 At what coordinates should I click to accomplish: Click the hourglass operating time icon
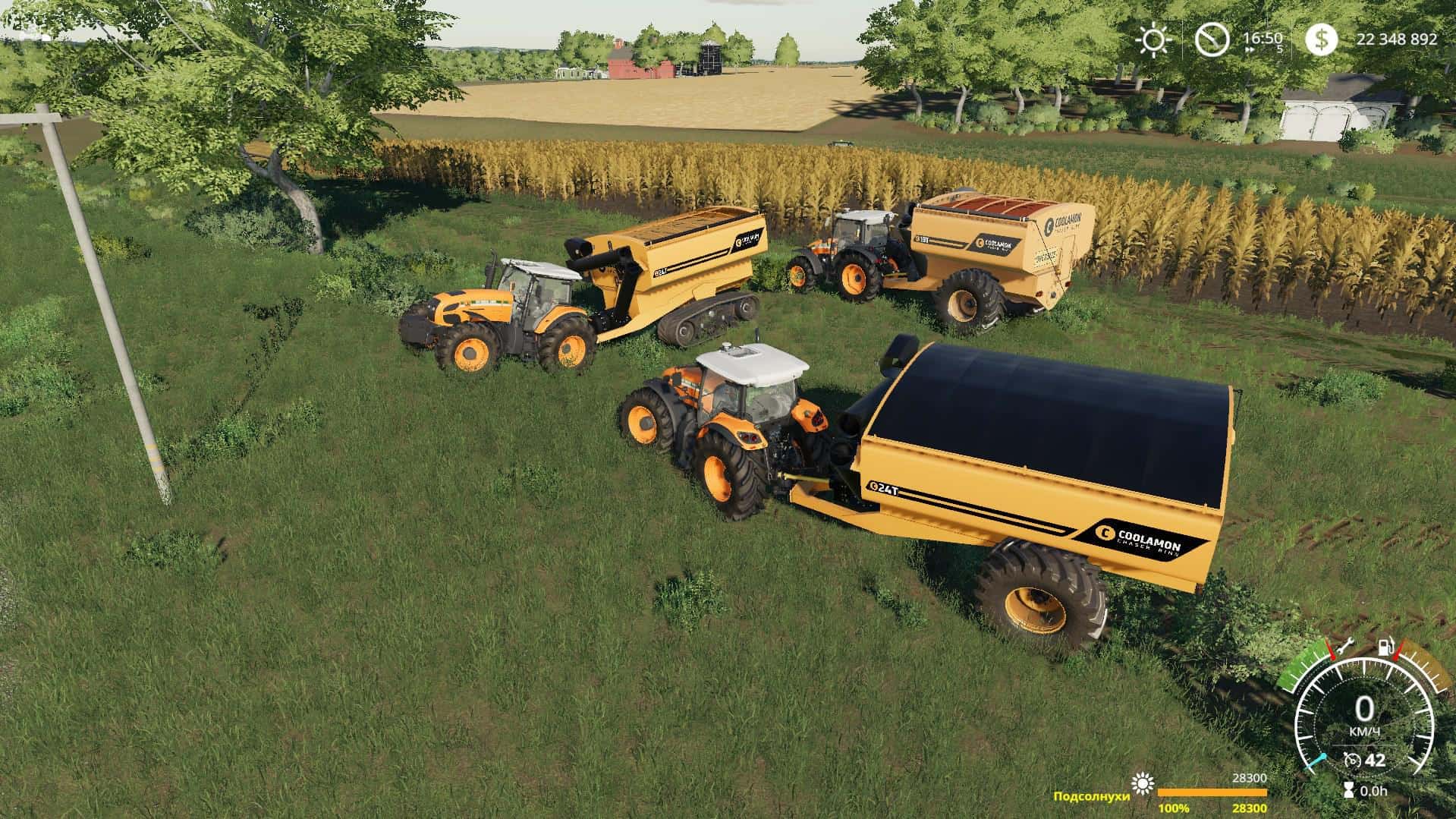coord(1349,789)
